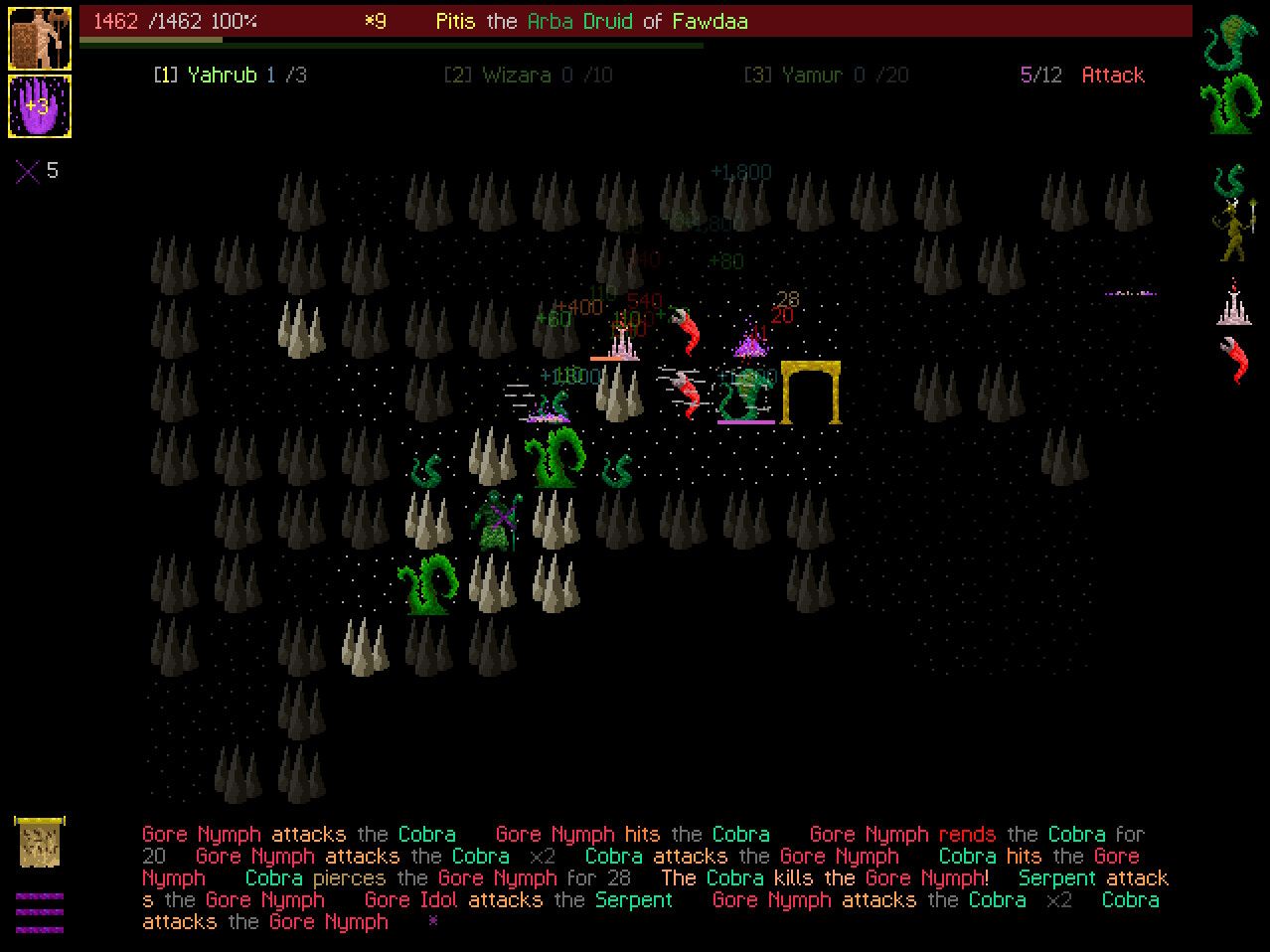Open the parchment scroll icon
The image size is (1270, 952).
40,841
